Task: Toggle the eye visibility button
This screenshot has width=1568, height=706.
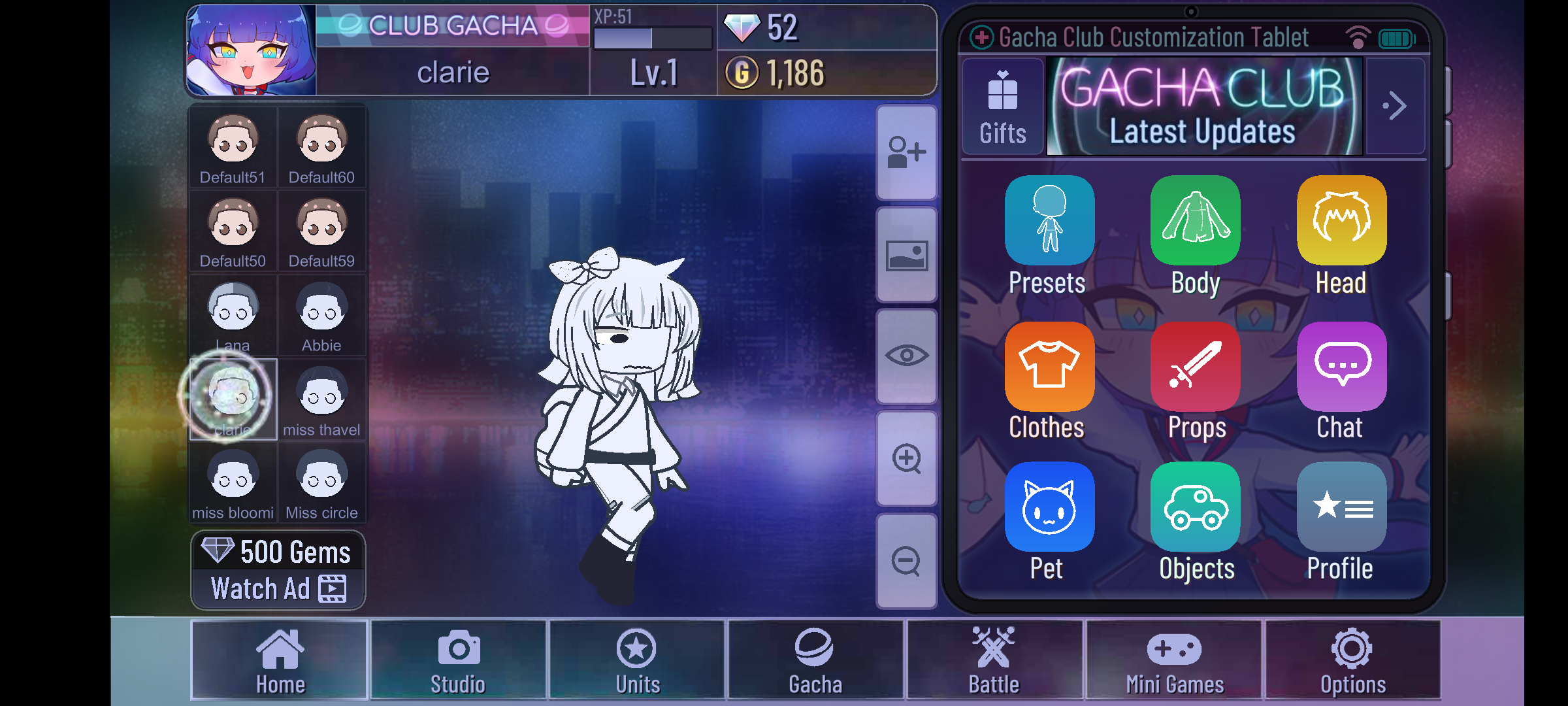Action: click(907, 356)
